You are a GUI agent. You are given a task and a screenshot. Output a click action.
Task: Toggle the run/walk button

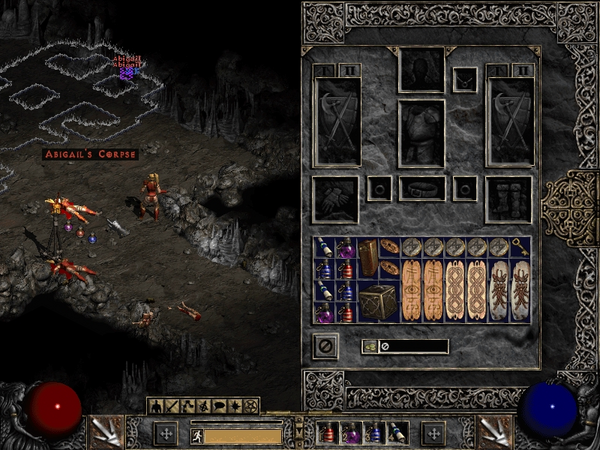pyautogui.click(x=196, y=435)
